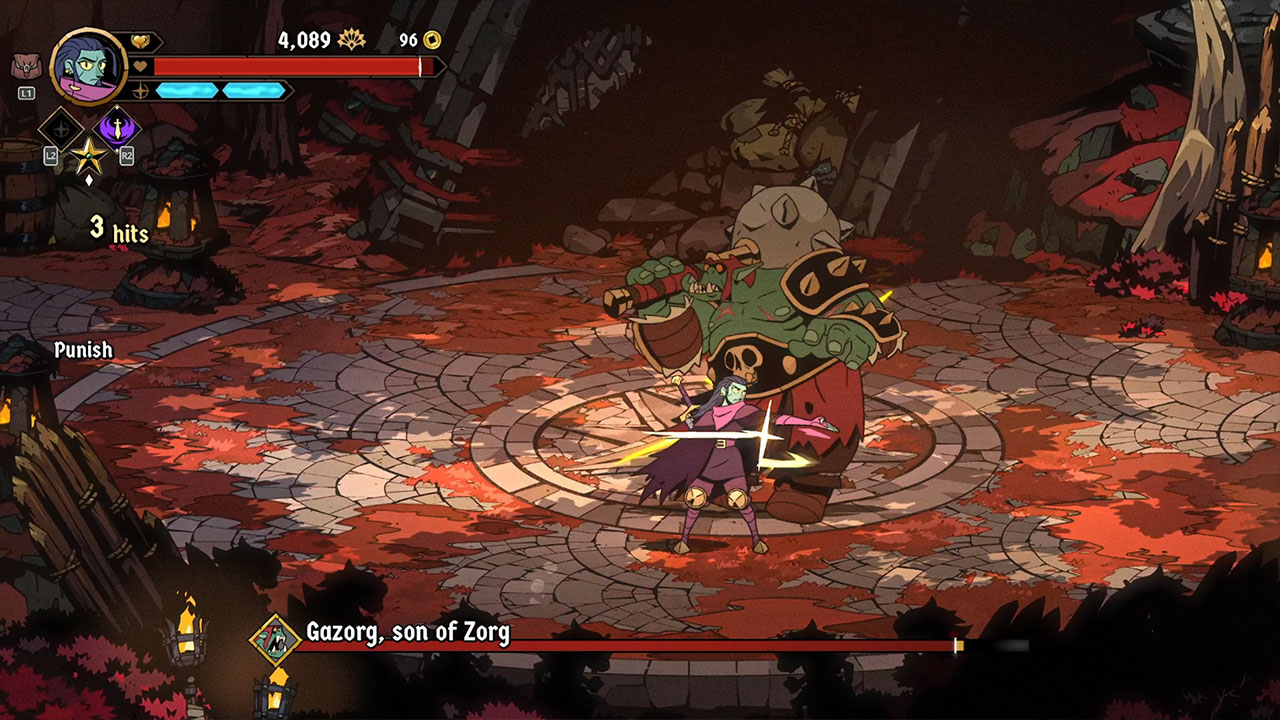The height and width of the screenshot is (720, 1280).
Task: Click the golden star emblem under the abilities
Action: [x=87, y=157]
